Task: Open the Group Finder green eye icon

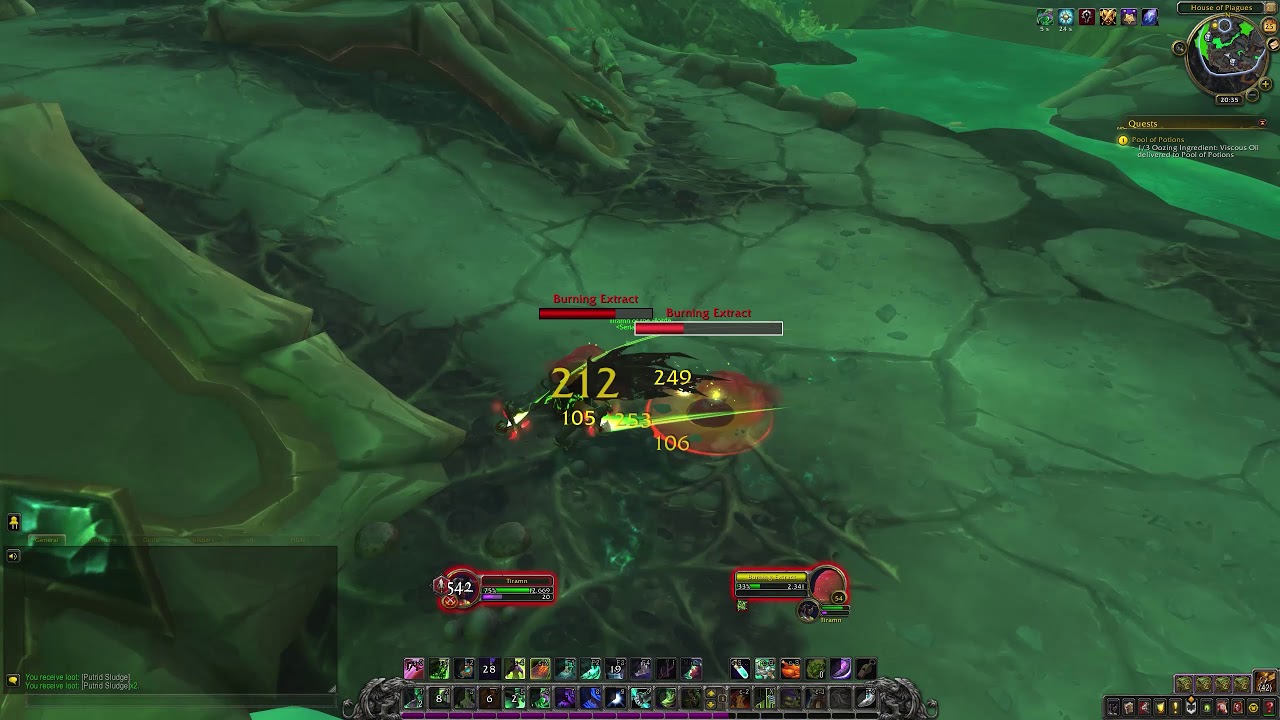Action: (1206, 707)
